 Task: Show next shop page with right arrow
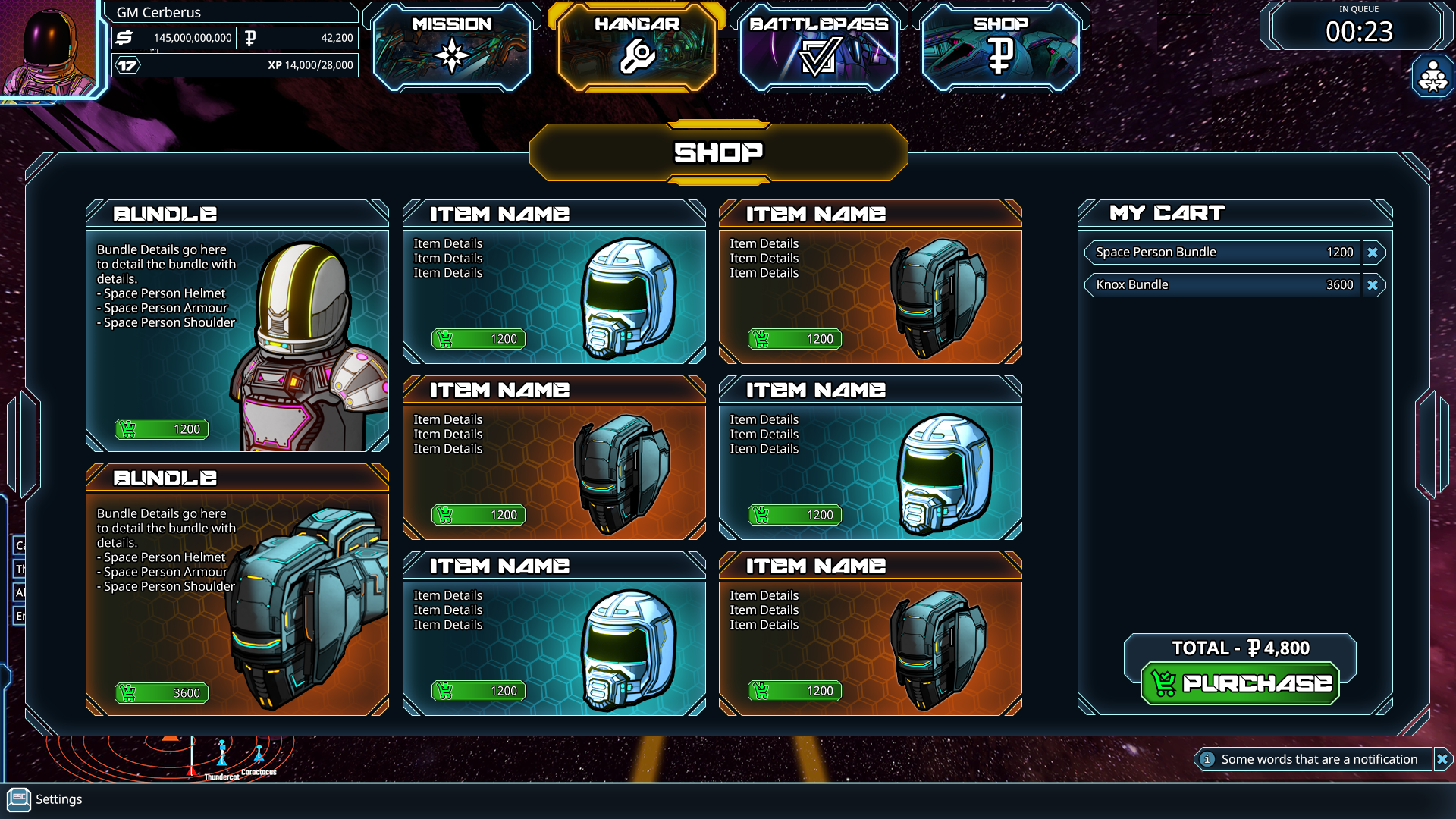pyautogui.click(x=1432, y=444)
